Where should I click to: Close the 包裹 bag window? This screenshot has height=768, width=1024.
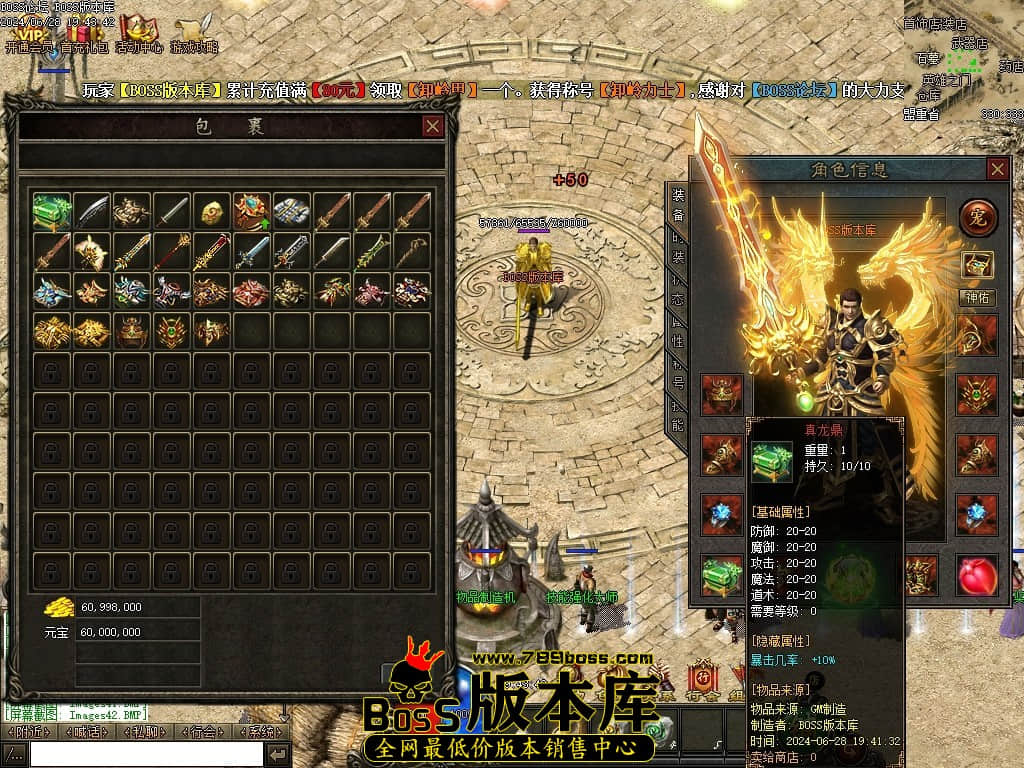click(433, 126)
